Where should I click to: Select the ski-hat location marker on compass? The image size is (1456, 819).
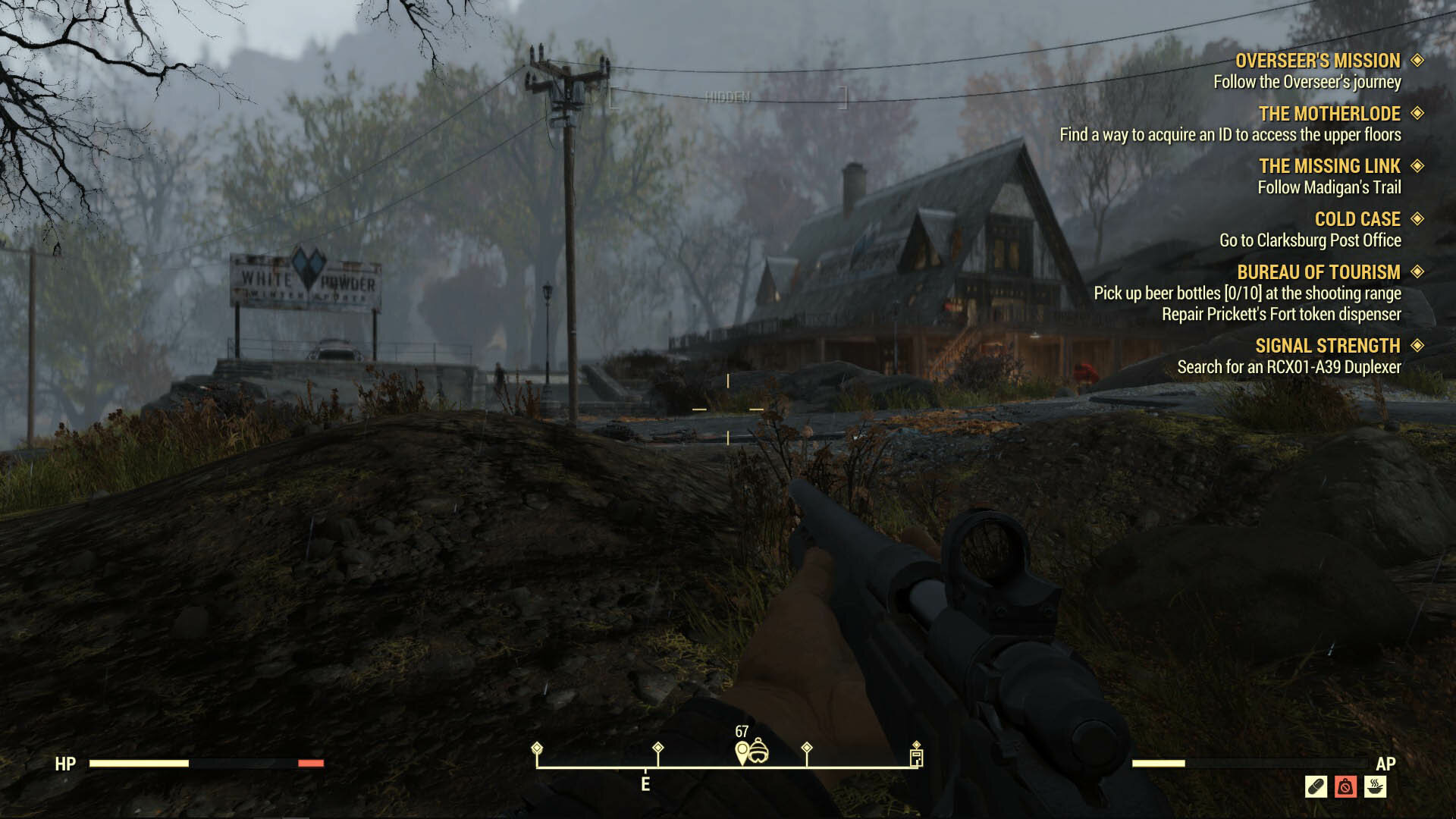758,752
